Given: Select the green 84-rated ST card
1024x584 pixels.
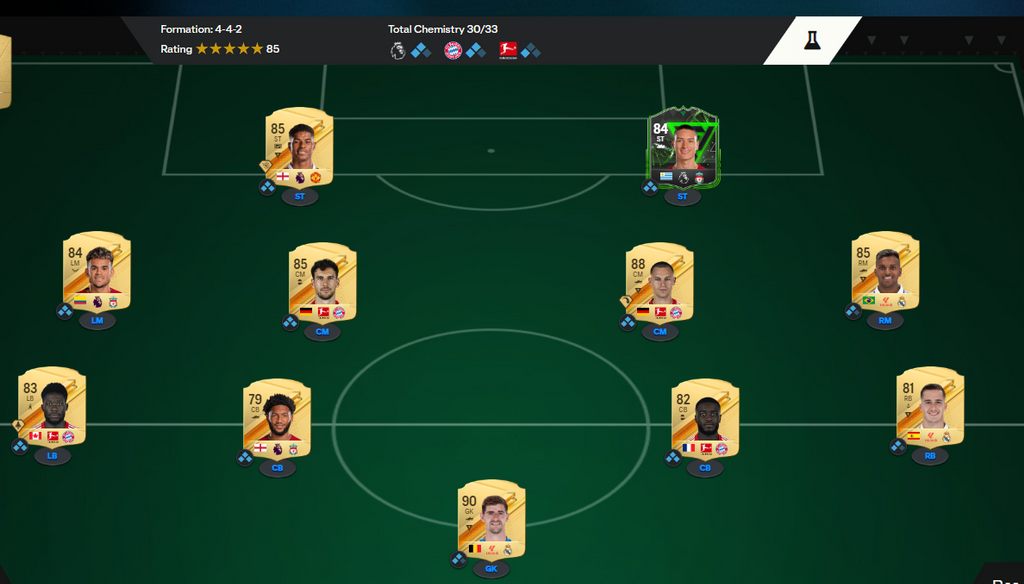Looking at the screenshot, I should [682, 148].
